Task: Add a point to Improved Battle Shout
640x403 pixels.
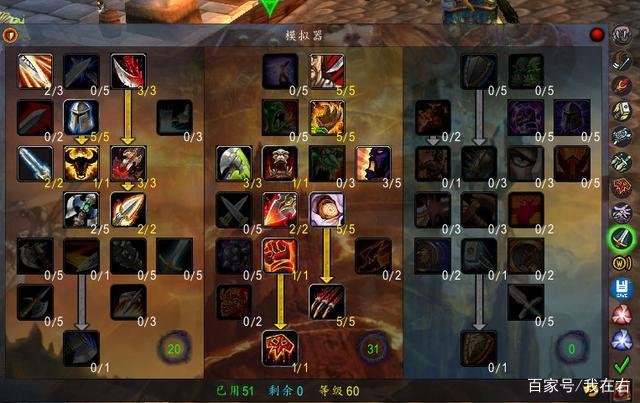Action: tap(374, 162)
